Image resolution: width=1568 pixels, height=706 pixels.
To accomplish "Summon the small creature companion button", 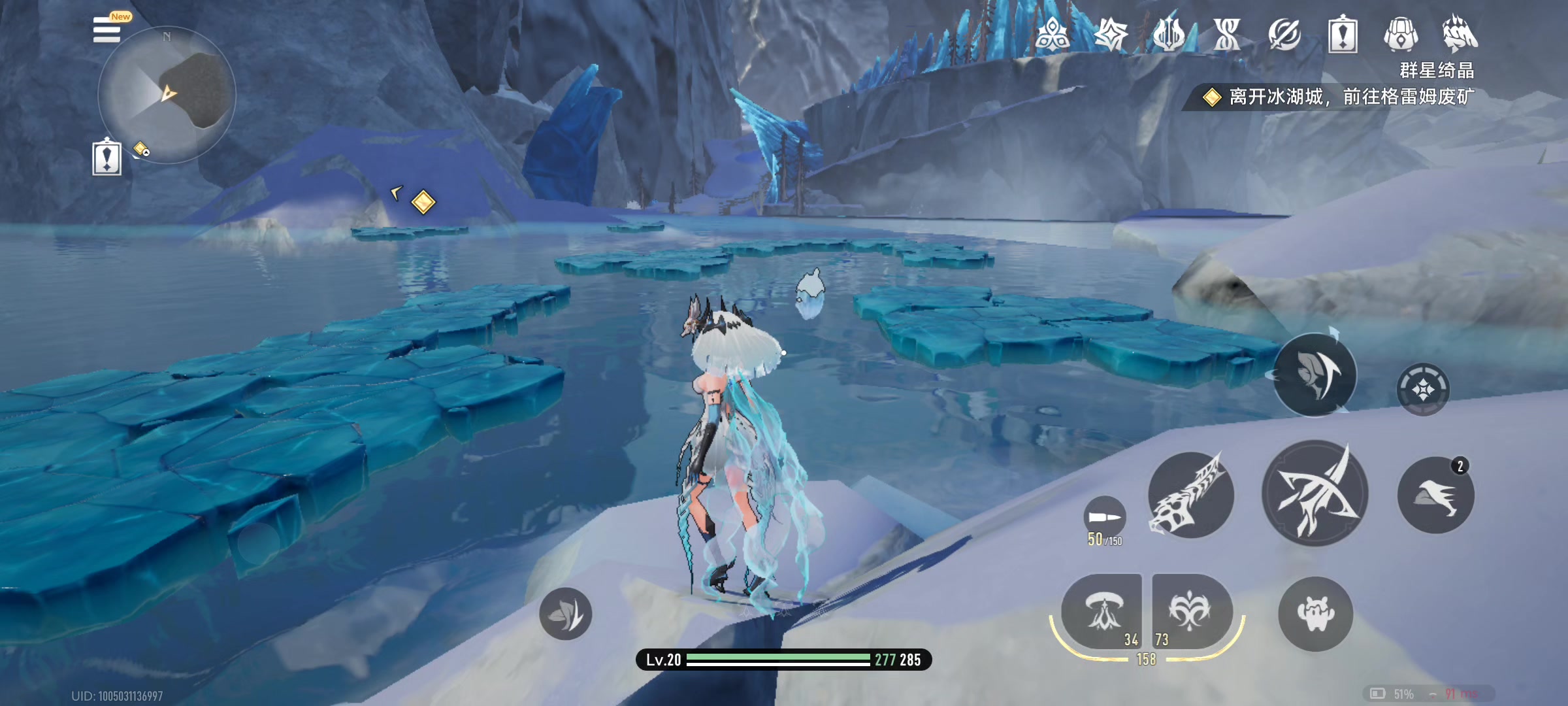I will (x=1315, y=613).
